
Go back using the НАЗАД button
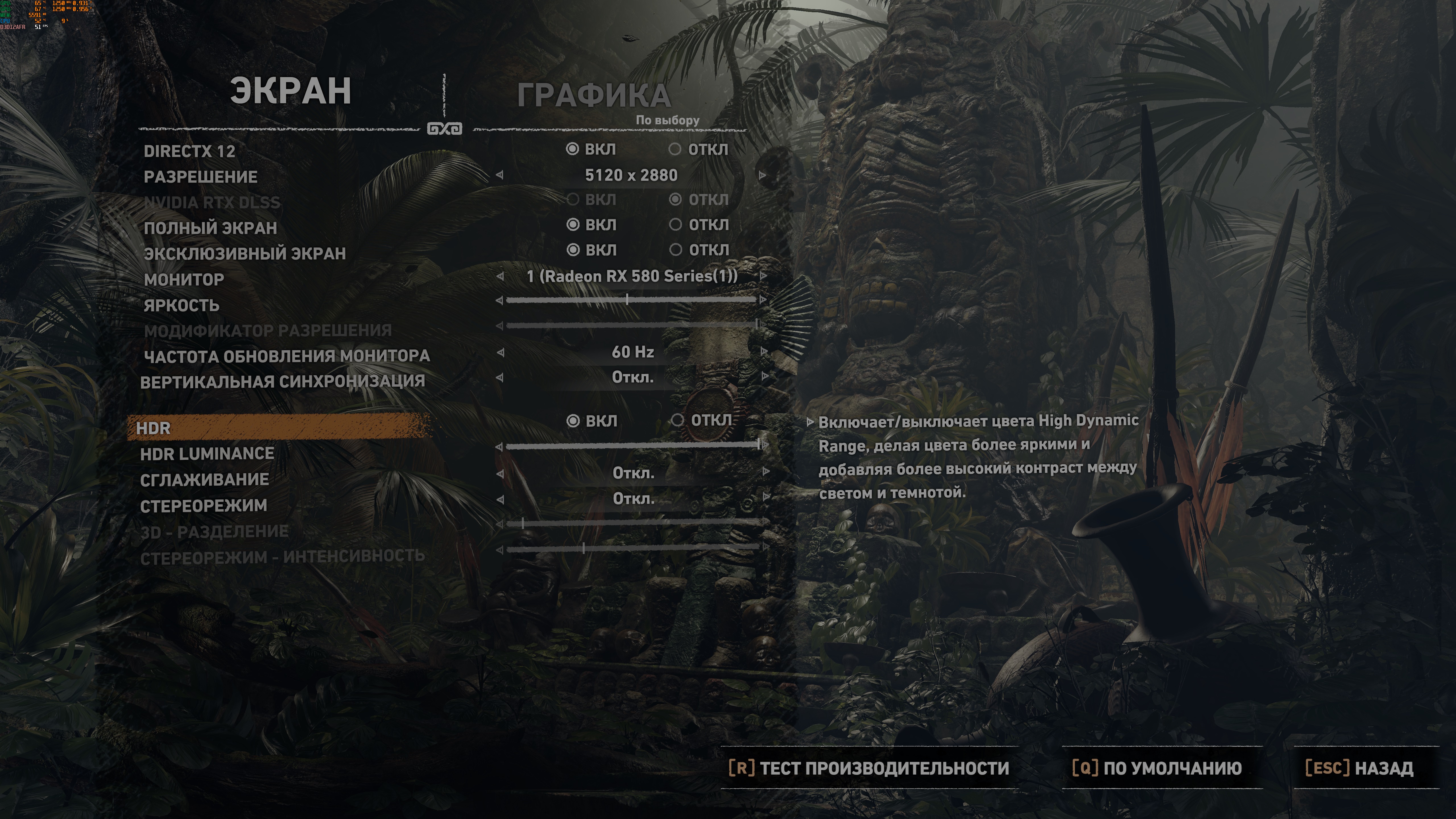coord(1359,768)
